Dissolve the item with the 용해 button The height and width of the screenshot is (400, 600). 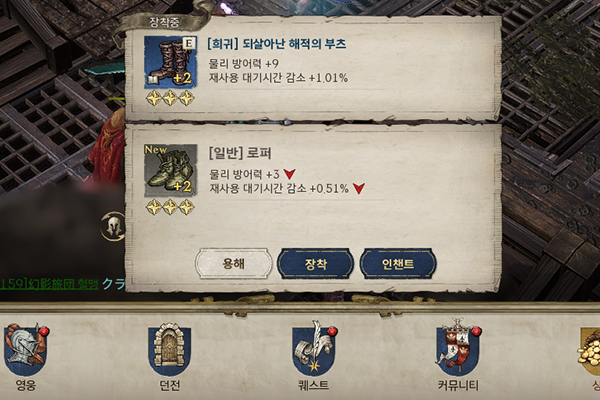pyautogui.click(x=232, y=263)
